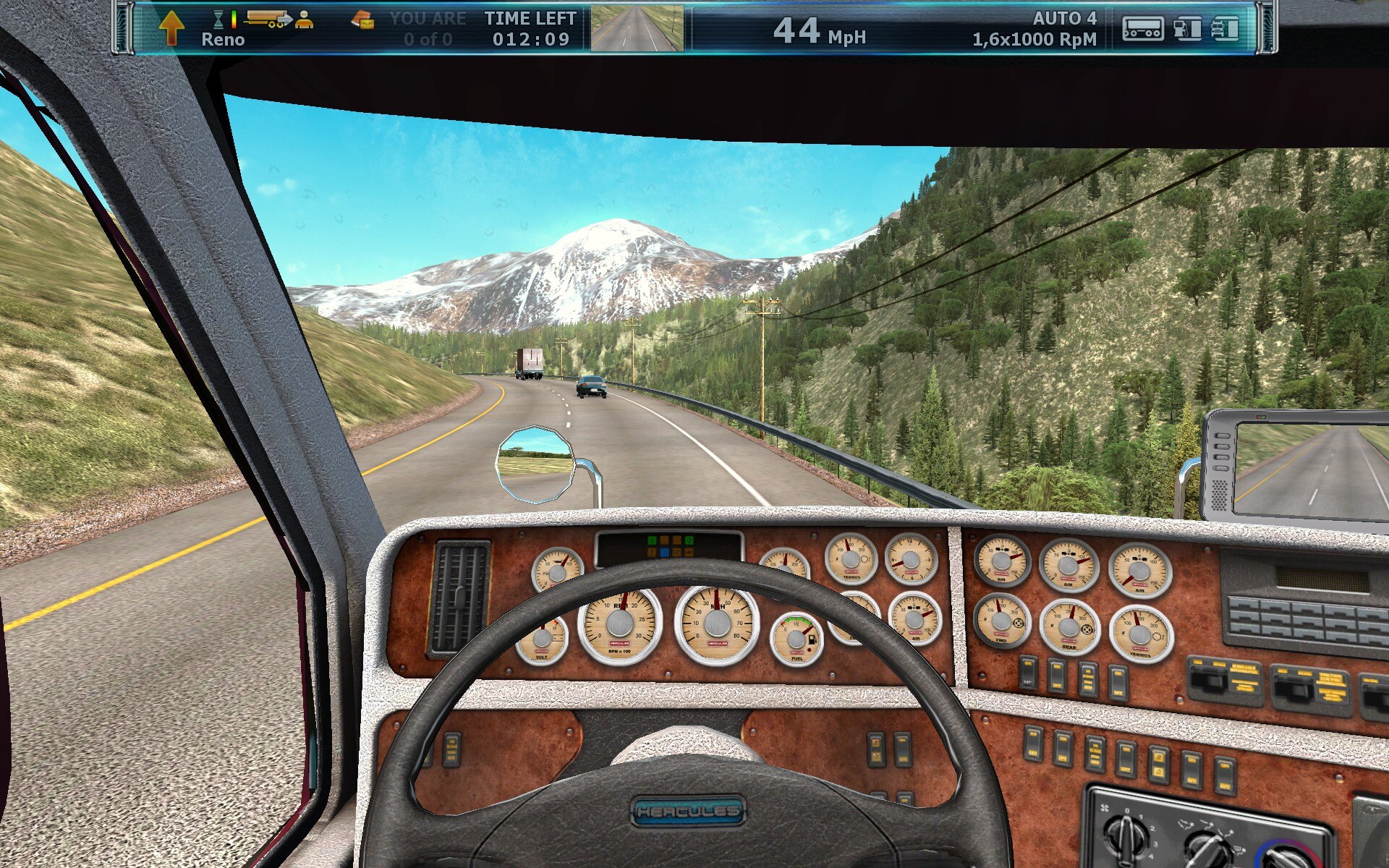Open the radio icon in top bar
The image size is (1389, 868).
[x=1142, y=29]
